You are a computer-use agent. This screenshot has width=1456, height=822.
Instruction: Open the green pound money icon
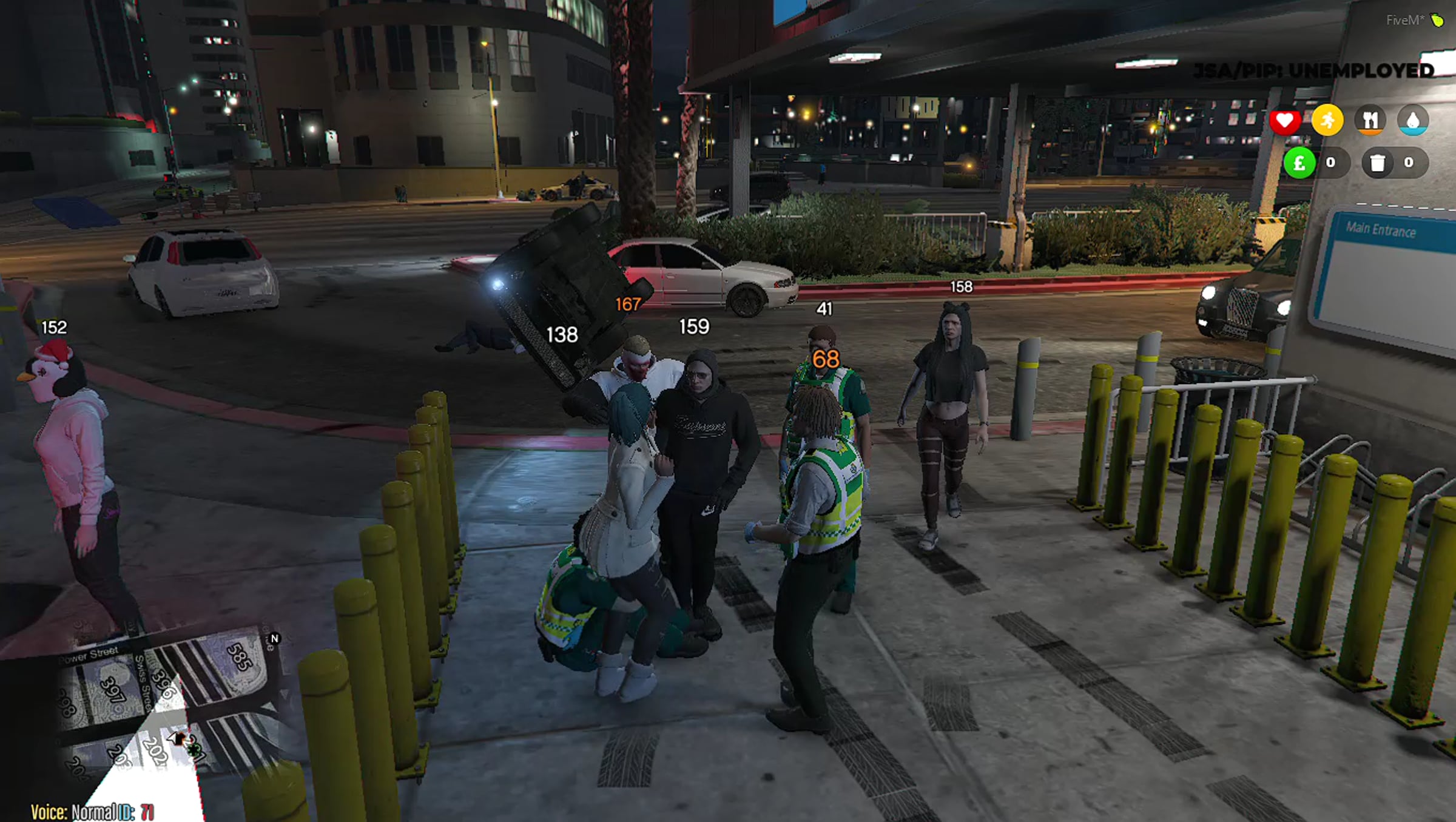tap(1299, 163)
